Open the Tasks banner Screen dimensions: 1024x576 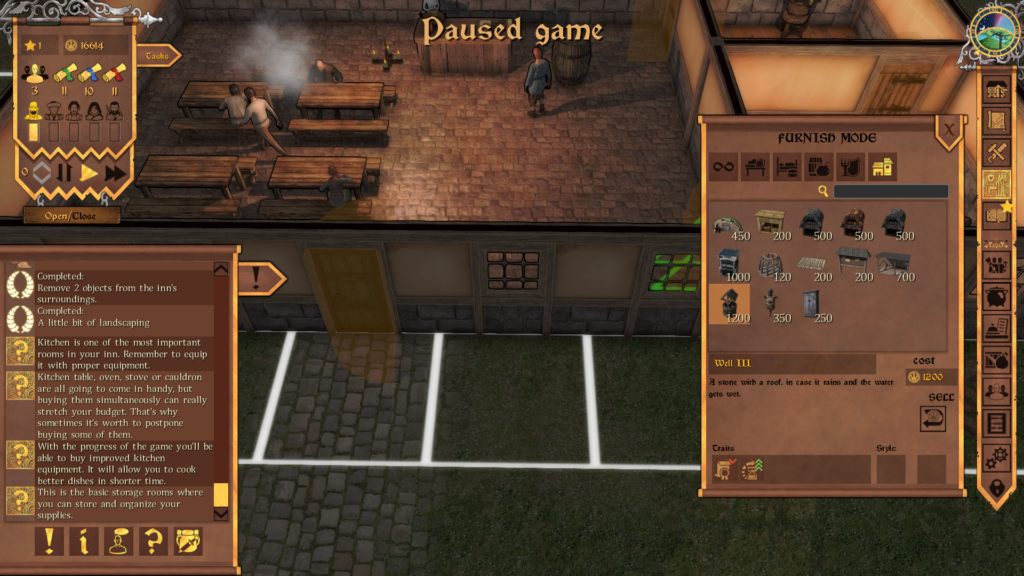pos(158,56)
